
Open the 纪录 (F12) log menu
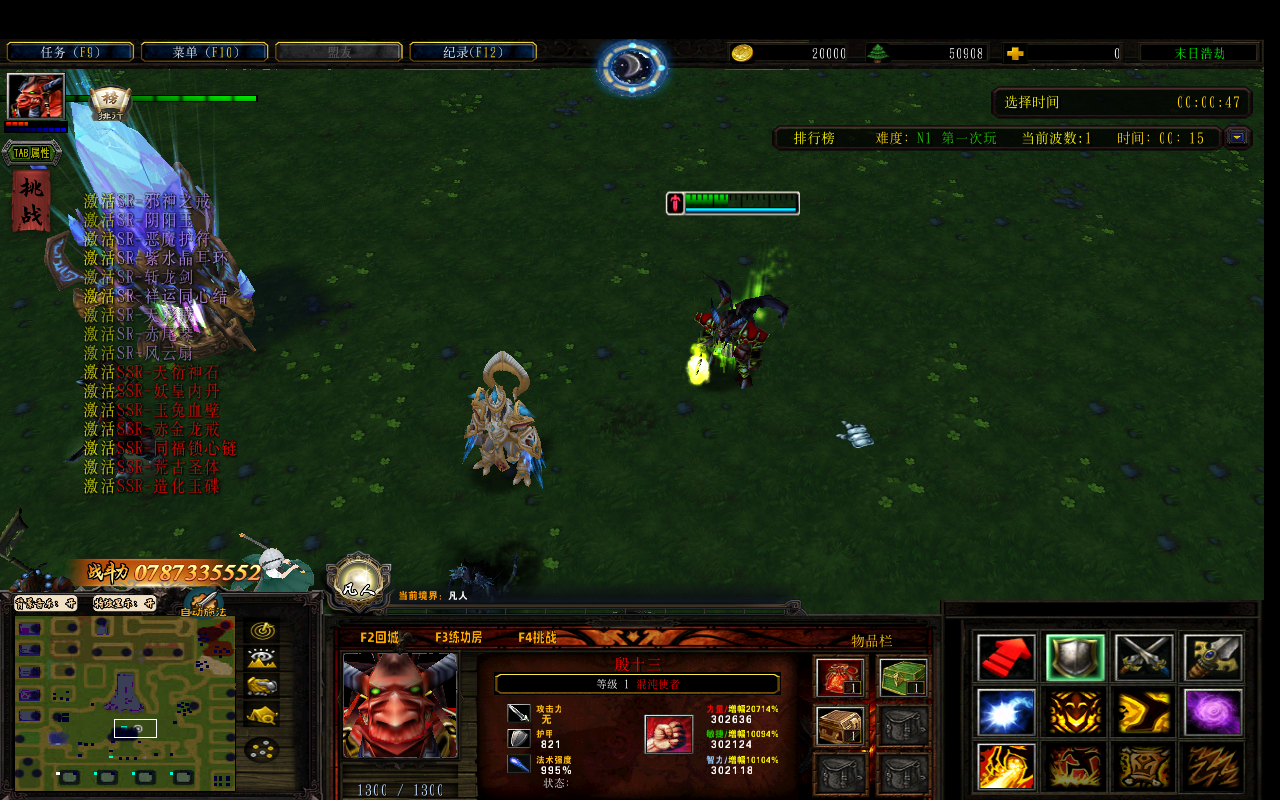click(473, 52)
